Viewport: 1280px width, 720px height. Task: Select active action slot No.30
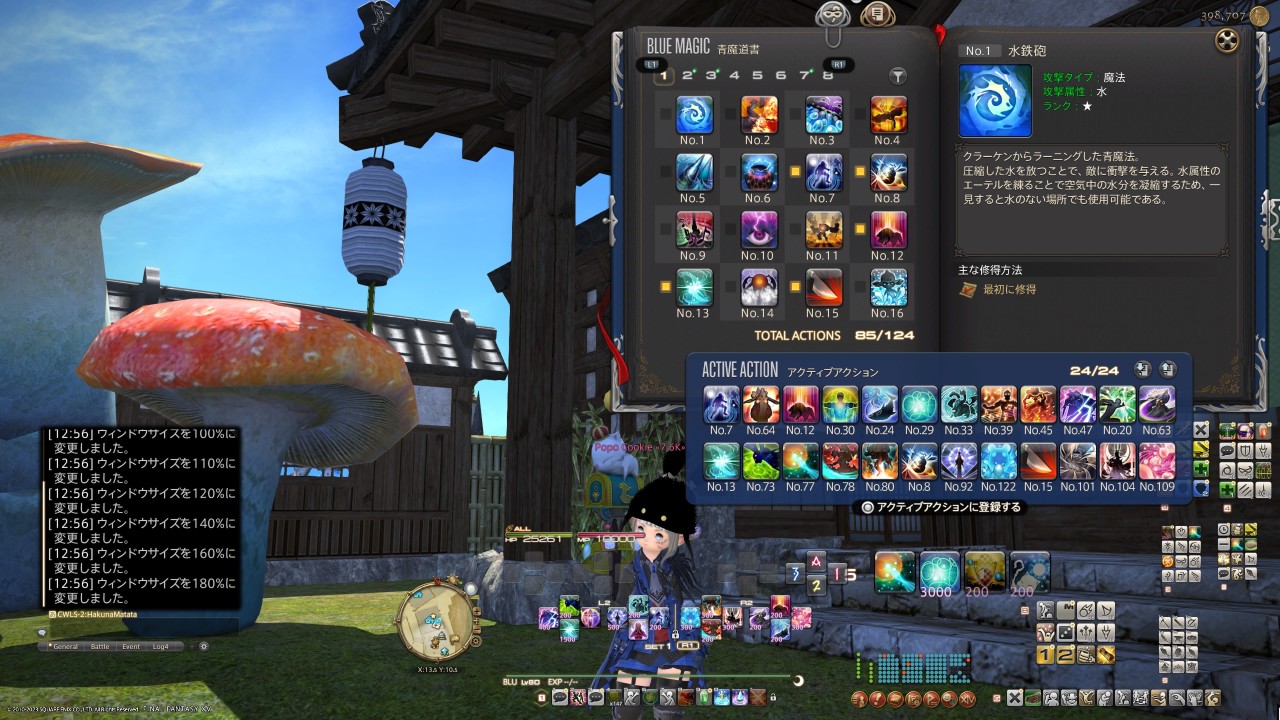(x=840, y=405)
